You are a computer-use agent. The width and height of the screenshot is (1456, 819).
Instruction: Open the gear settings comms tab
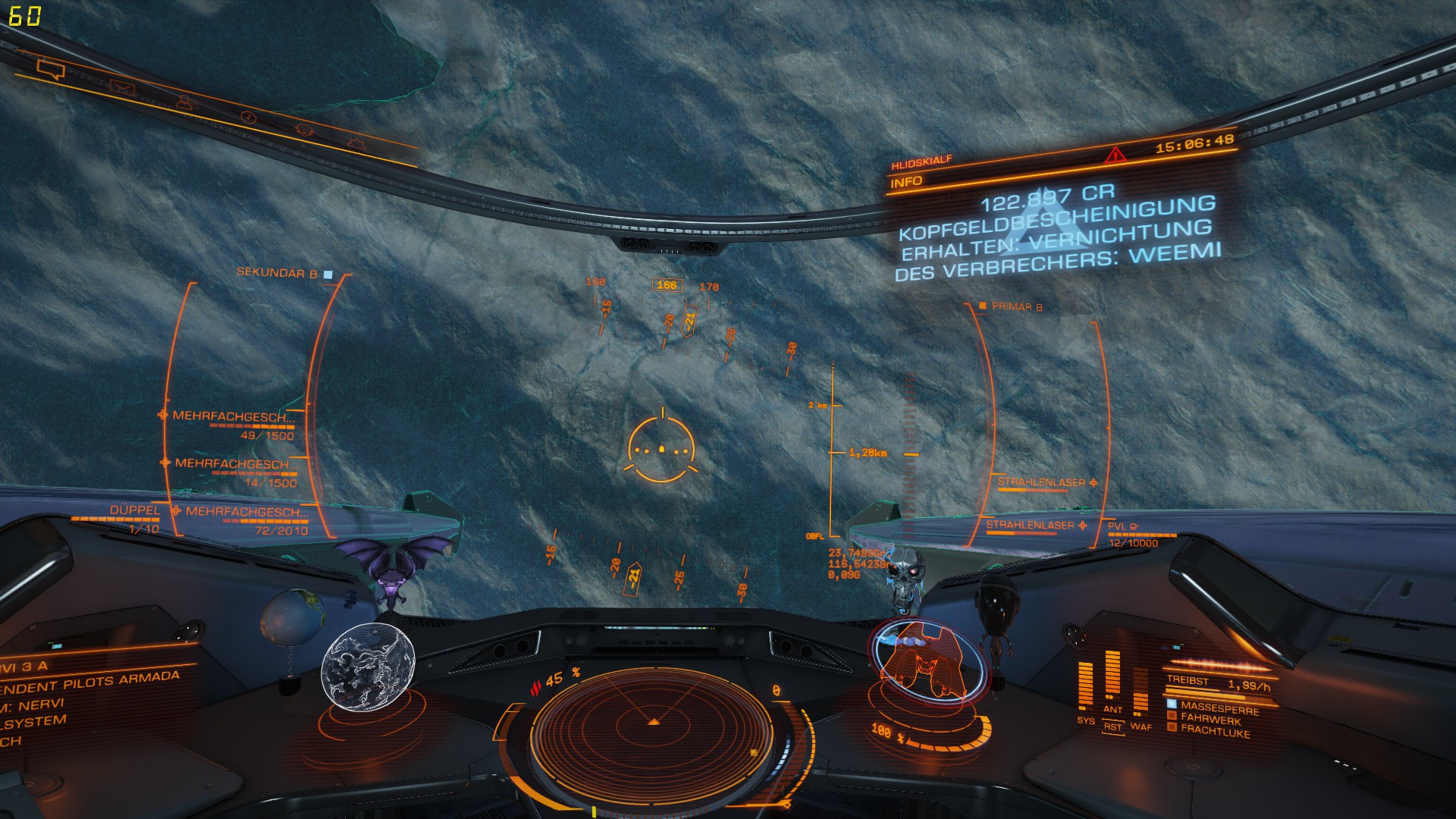click(355, 142)
